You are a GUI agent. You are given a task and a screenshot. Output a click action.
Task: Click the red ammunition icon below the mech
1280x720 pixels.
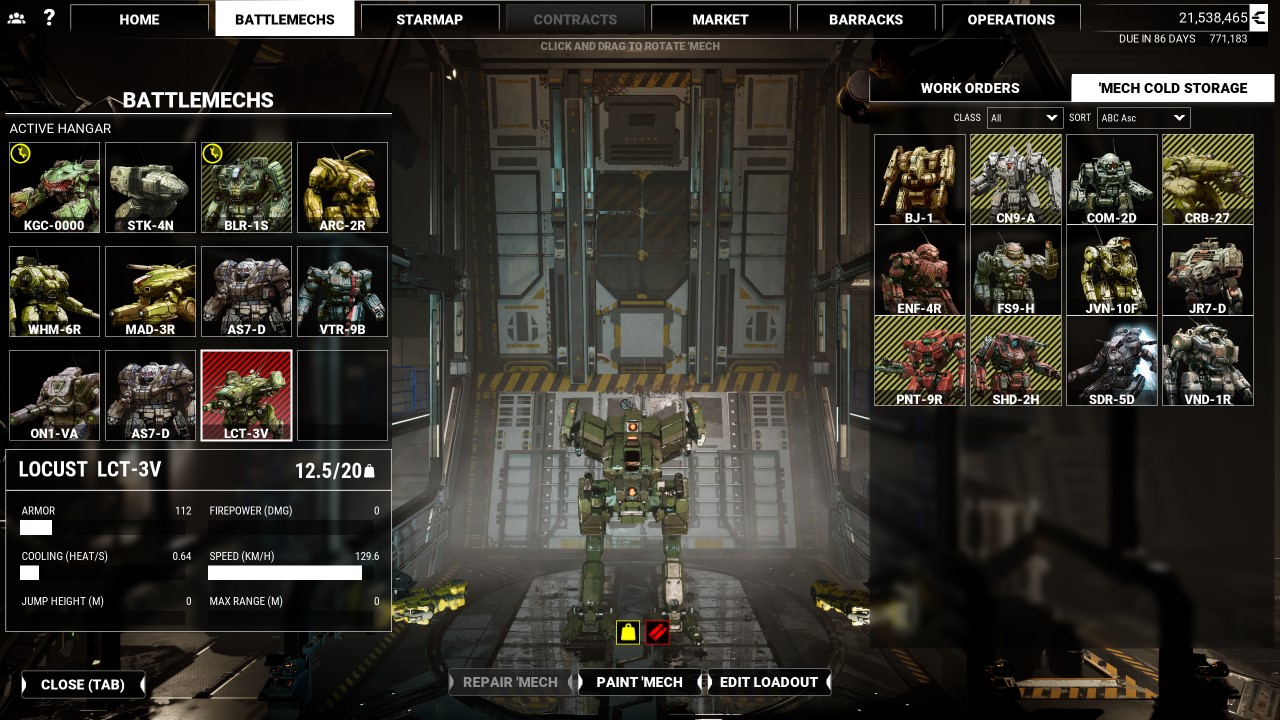click(x=658, y=632)
